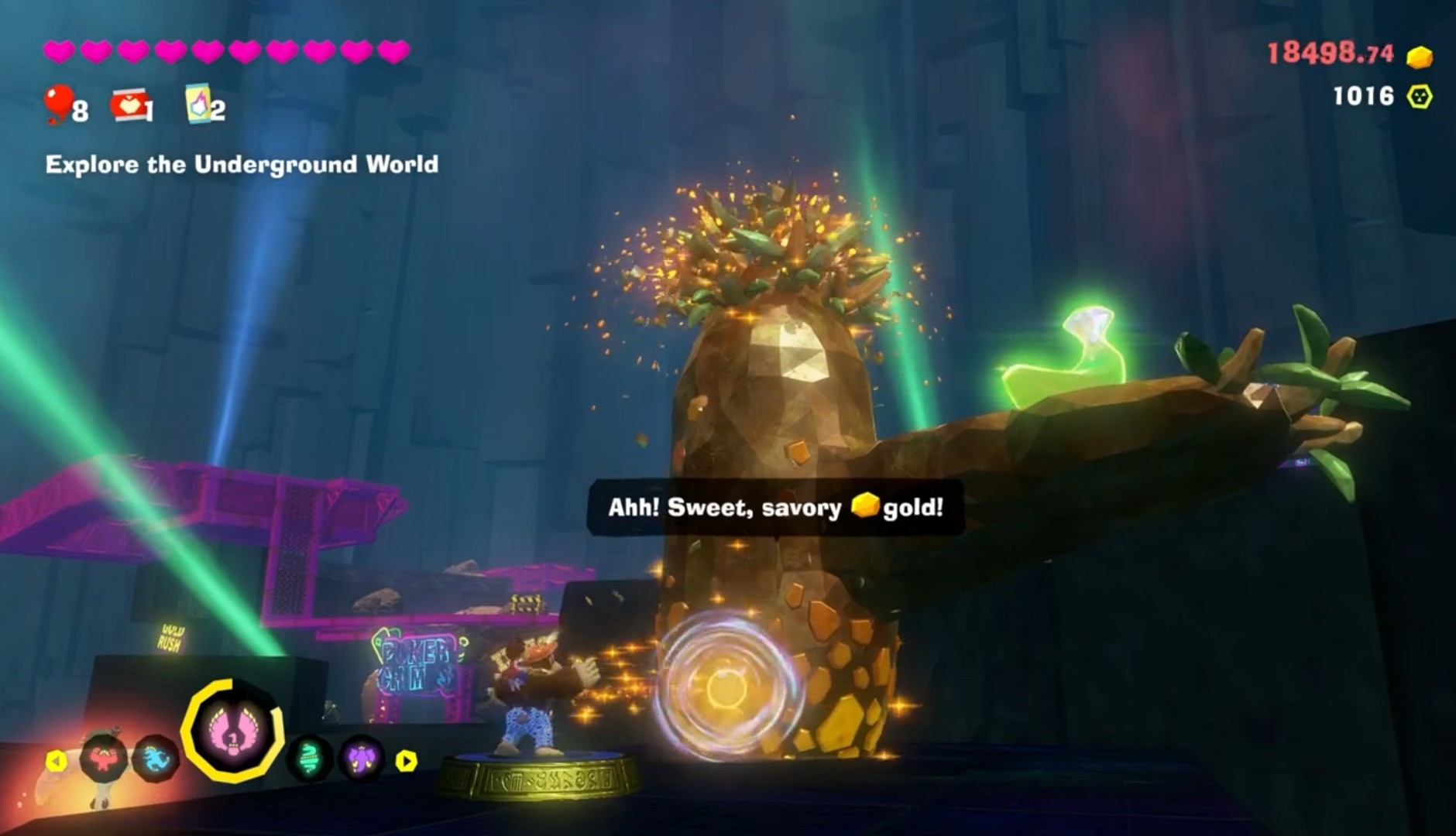Screen dimensions: 1456x836
Task: Select the blue Zebra Bananza icon
Action: (x=156, y=759)
